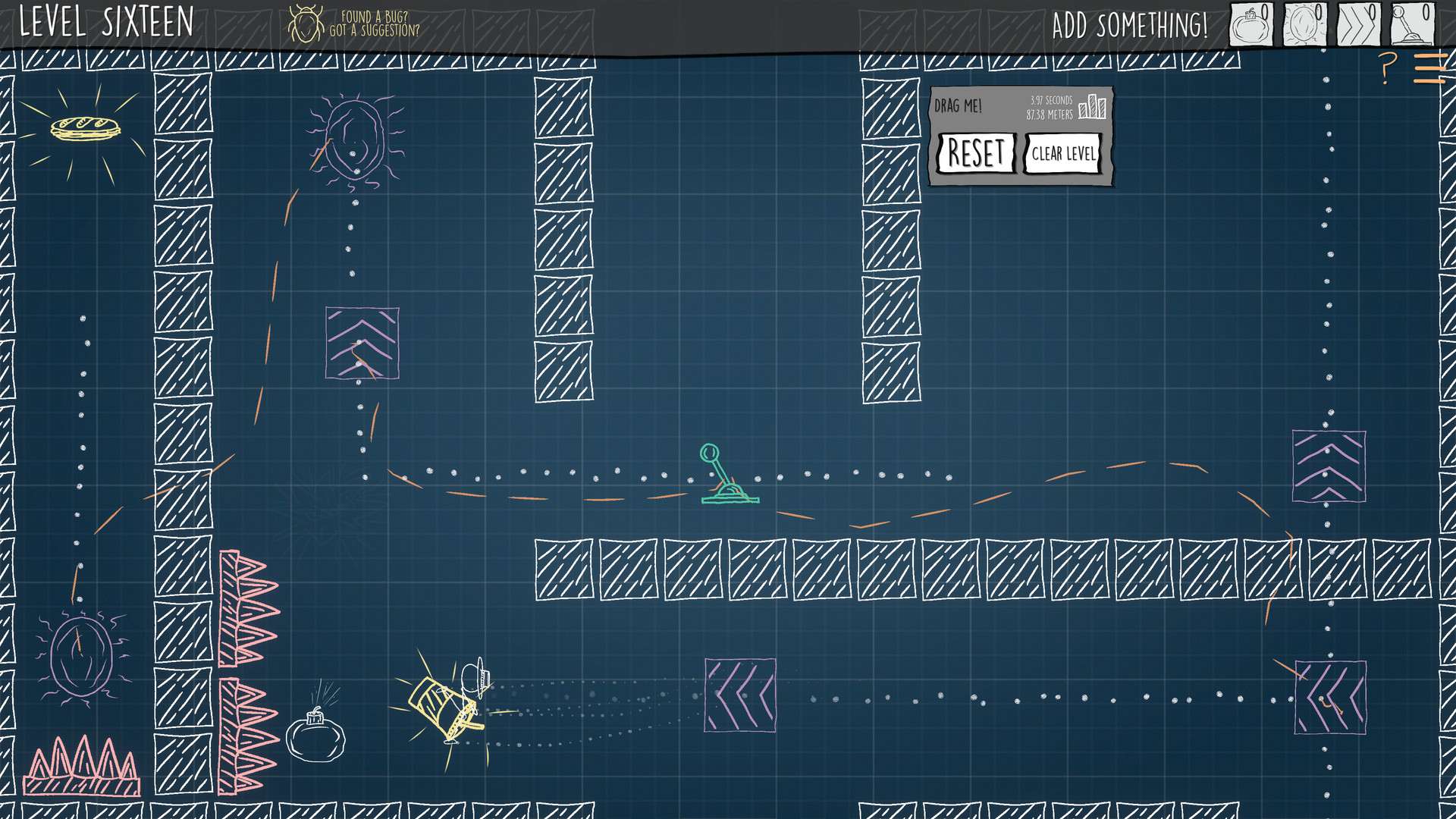Click the stats bar chart icon on the panel
1456x819 pixels.
(x=1093, y=106)
